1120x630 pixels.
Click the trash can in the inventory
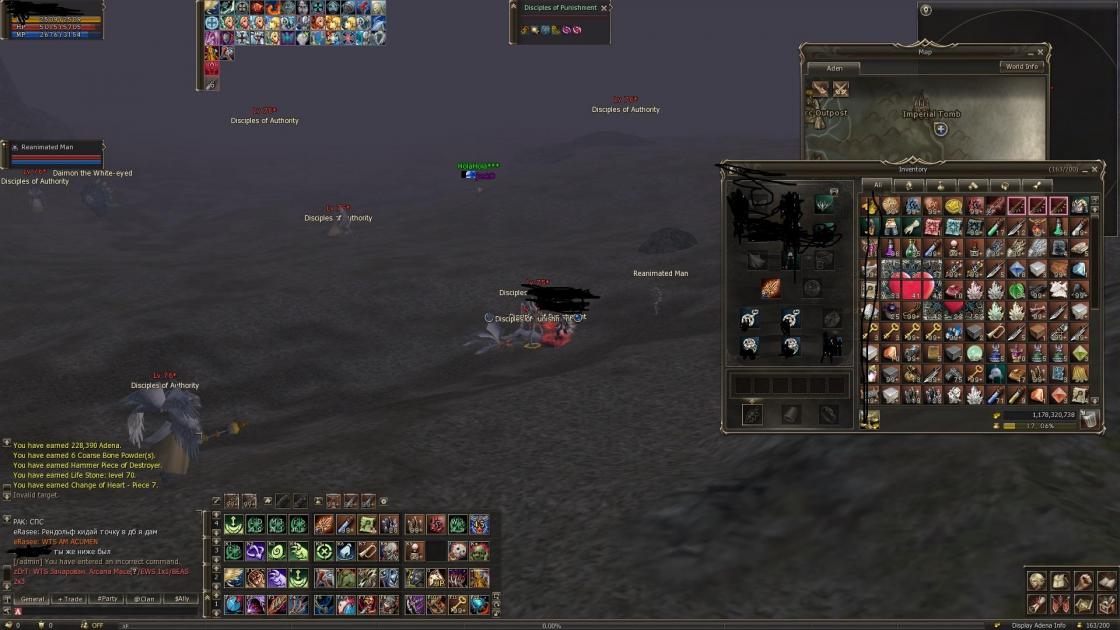click(1089, 418)
